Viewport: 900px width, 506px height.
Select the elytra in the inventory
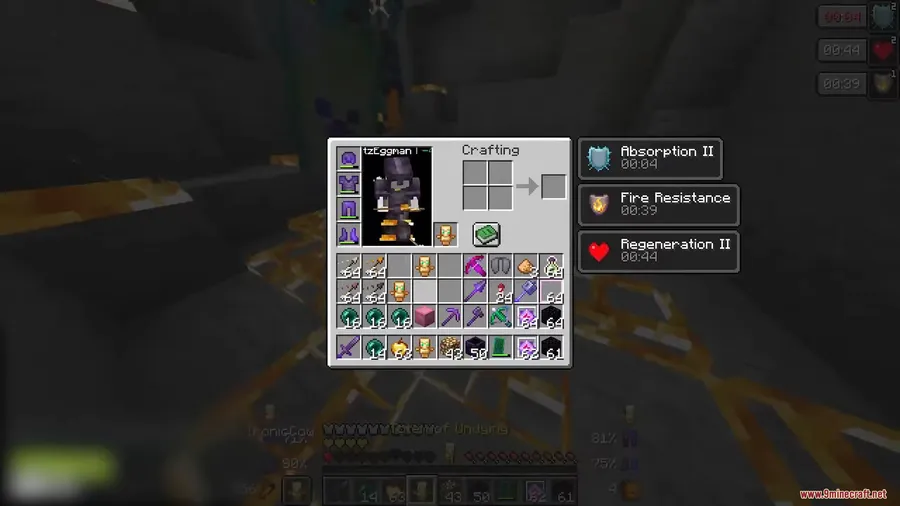[500, 266]
